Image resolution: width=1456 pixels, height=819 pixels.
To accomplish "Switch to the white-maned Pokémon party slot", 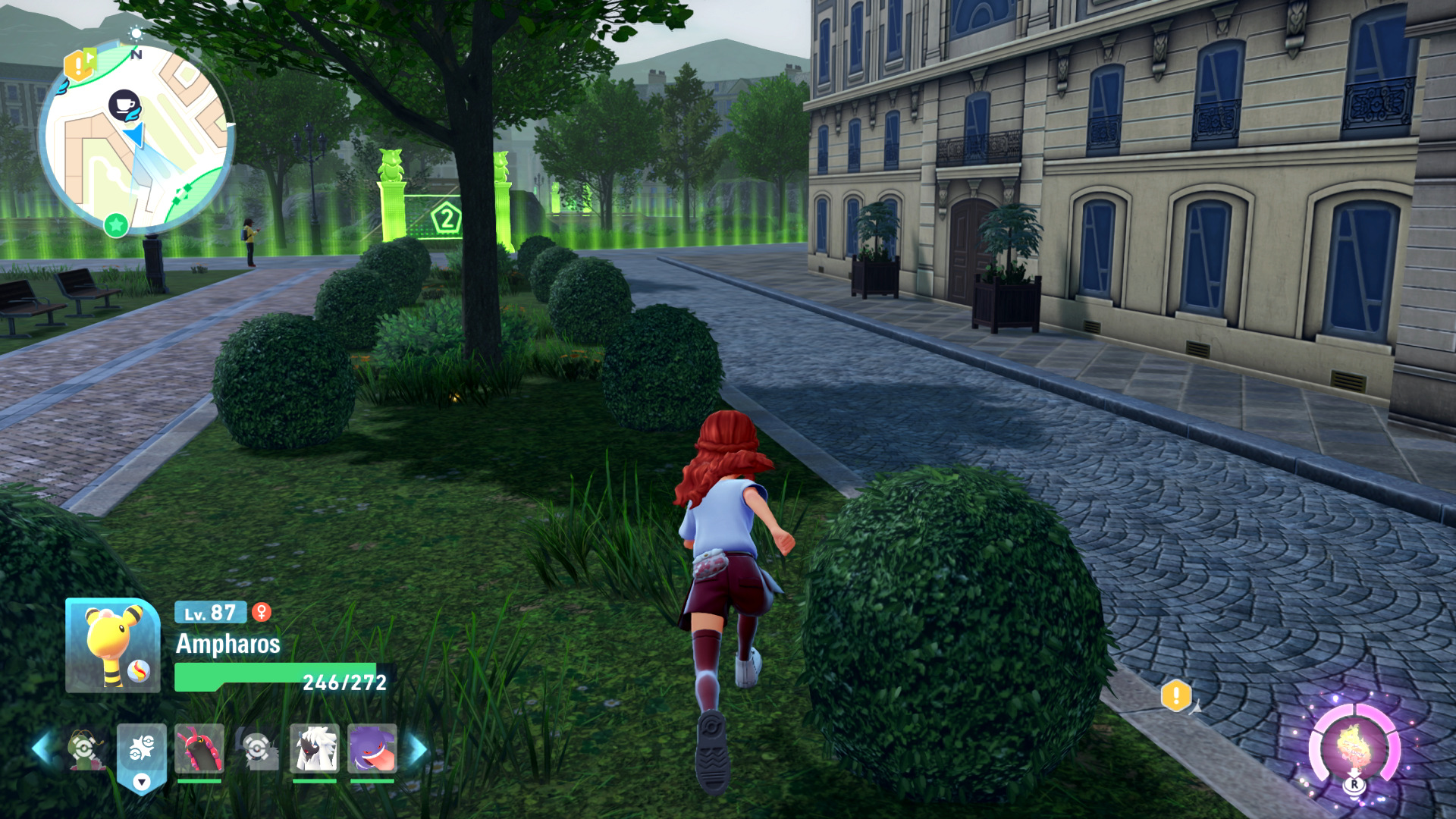I will pos(315,748).
